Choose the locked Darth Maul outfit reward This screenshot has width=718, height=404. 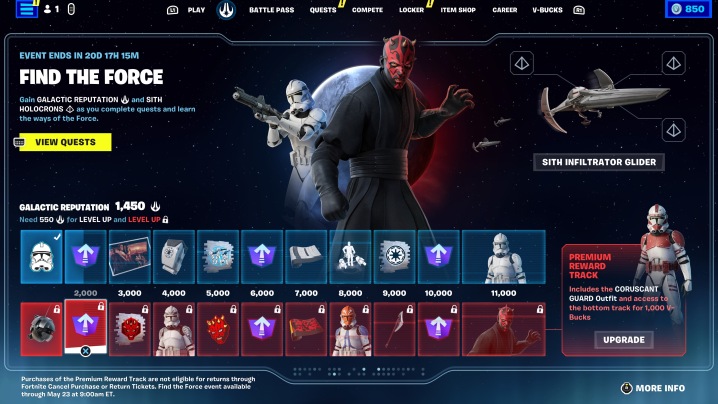click(x=504, y=331)
